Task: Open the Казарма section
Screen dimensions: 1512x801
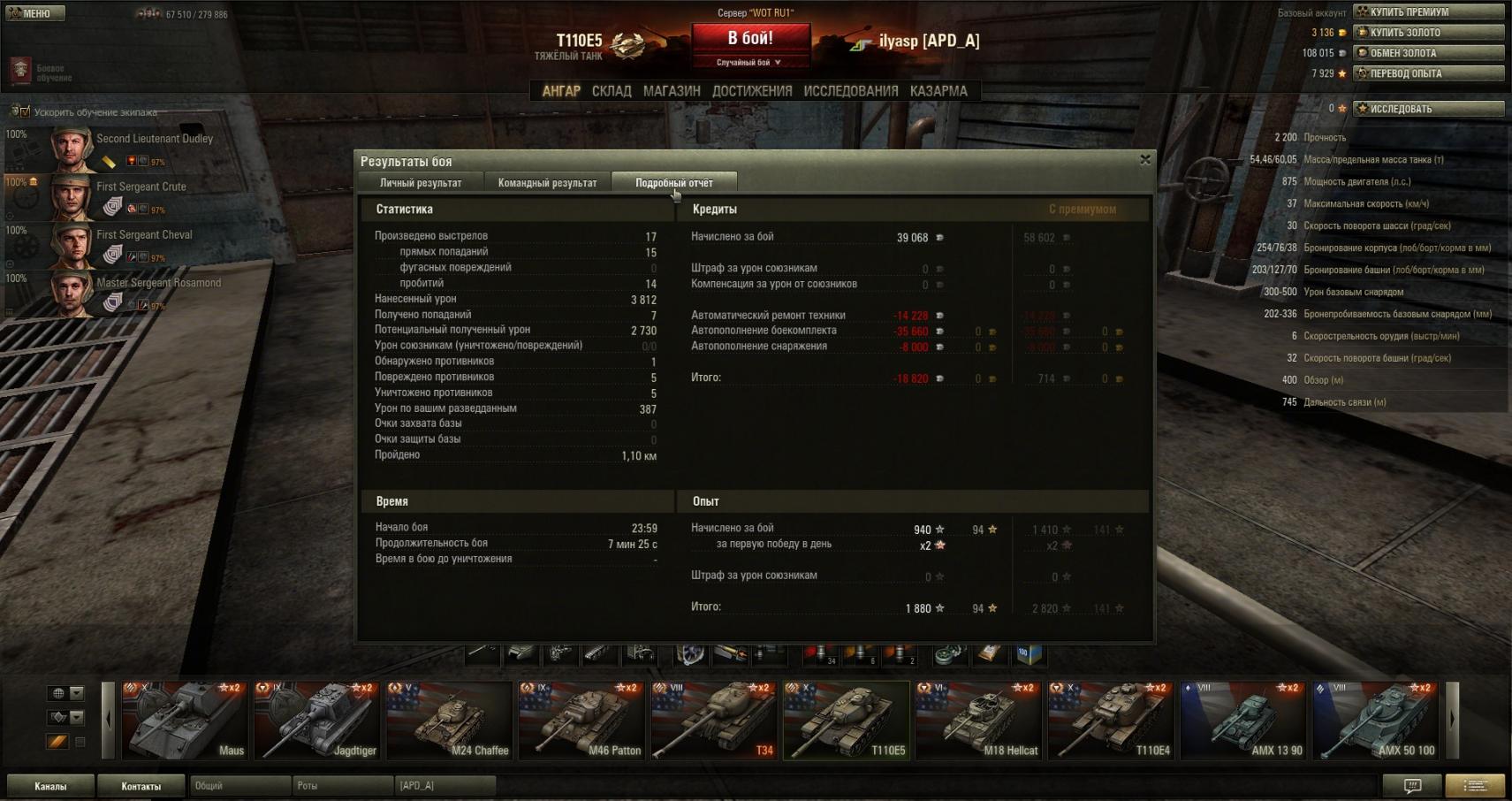Action: tap(938, 91)
